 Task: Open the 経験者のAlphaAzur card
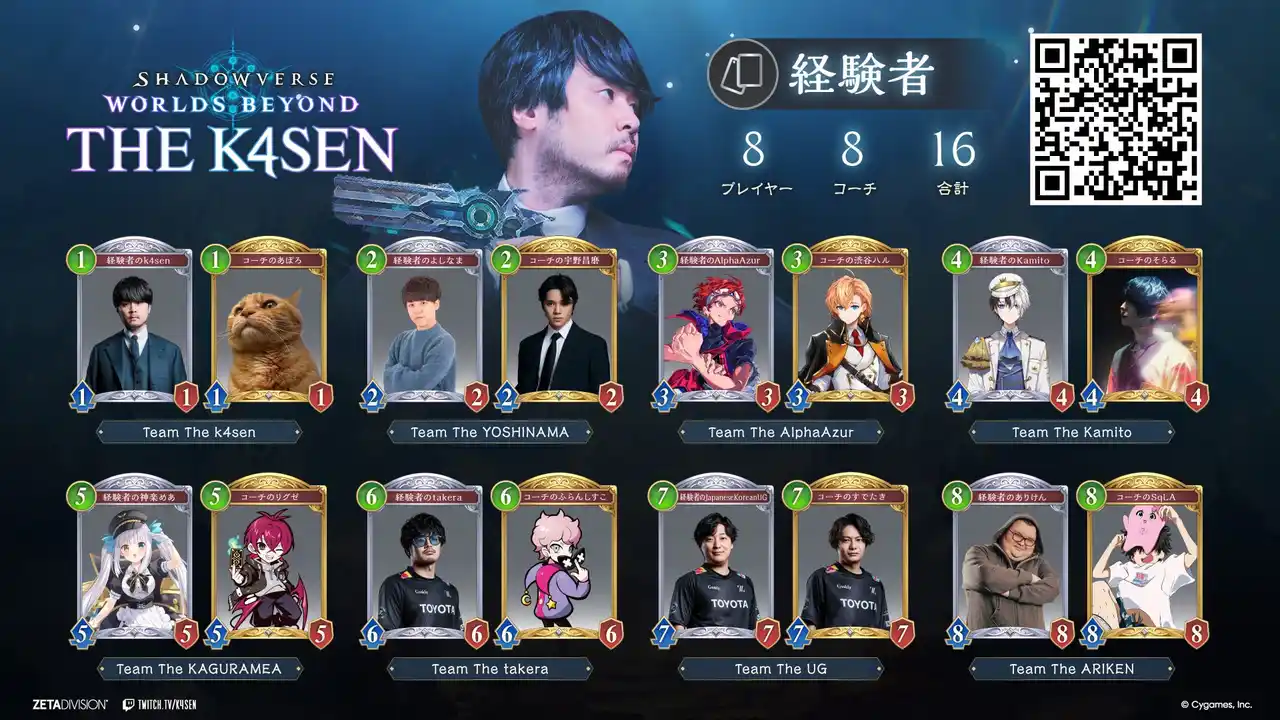click(716, 325)
